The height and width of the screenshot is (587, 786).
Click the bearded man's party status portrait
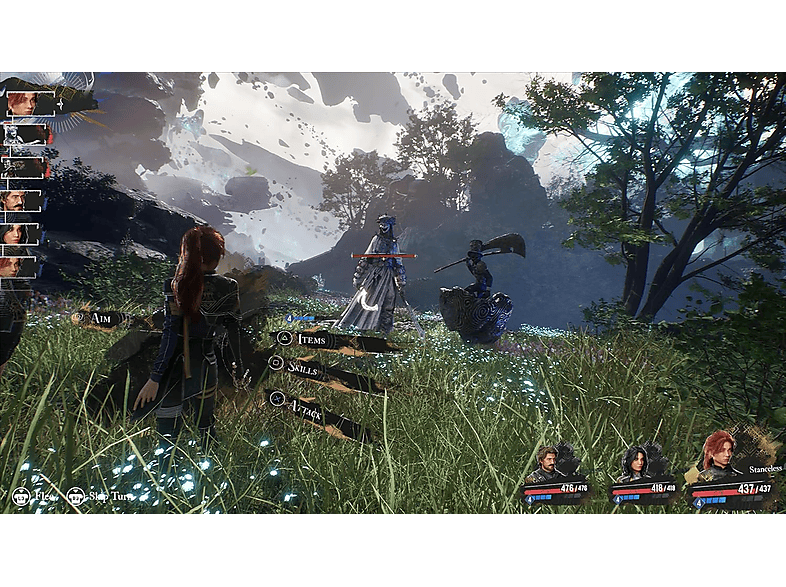point(549,464)
